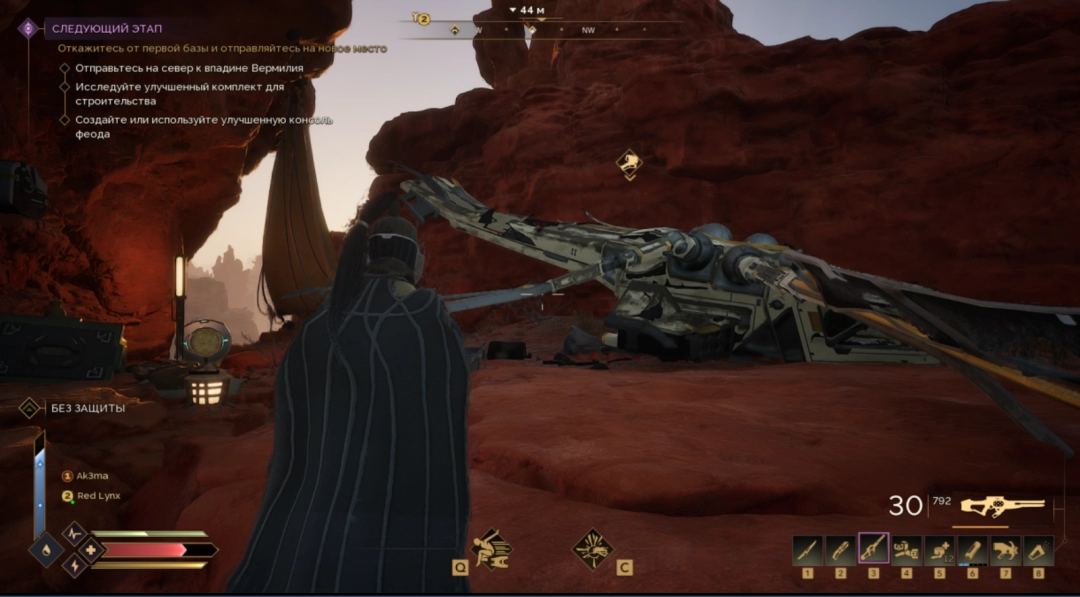The width and height of the screenshot is (1080, 597).
Task: Select the cylinder item in hotbar slot 6
Action: point(973,550)
